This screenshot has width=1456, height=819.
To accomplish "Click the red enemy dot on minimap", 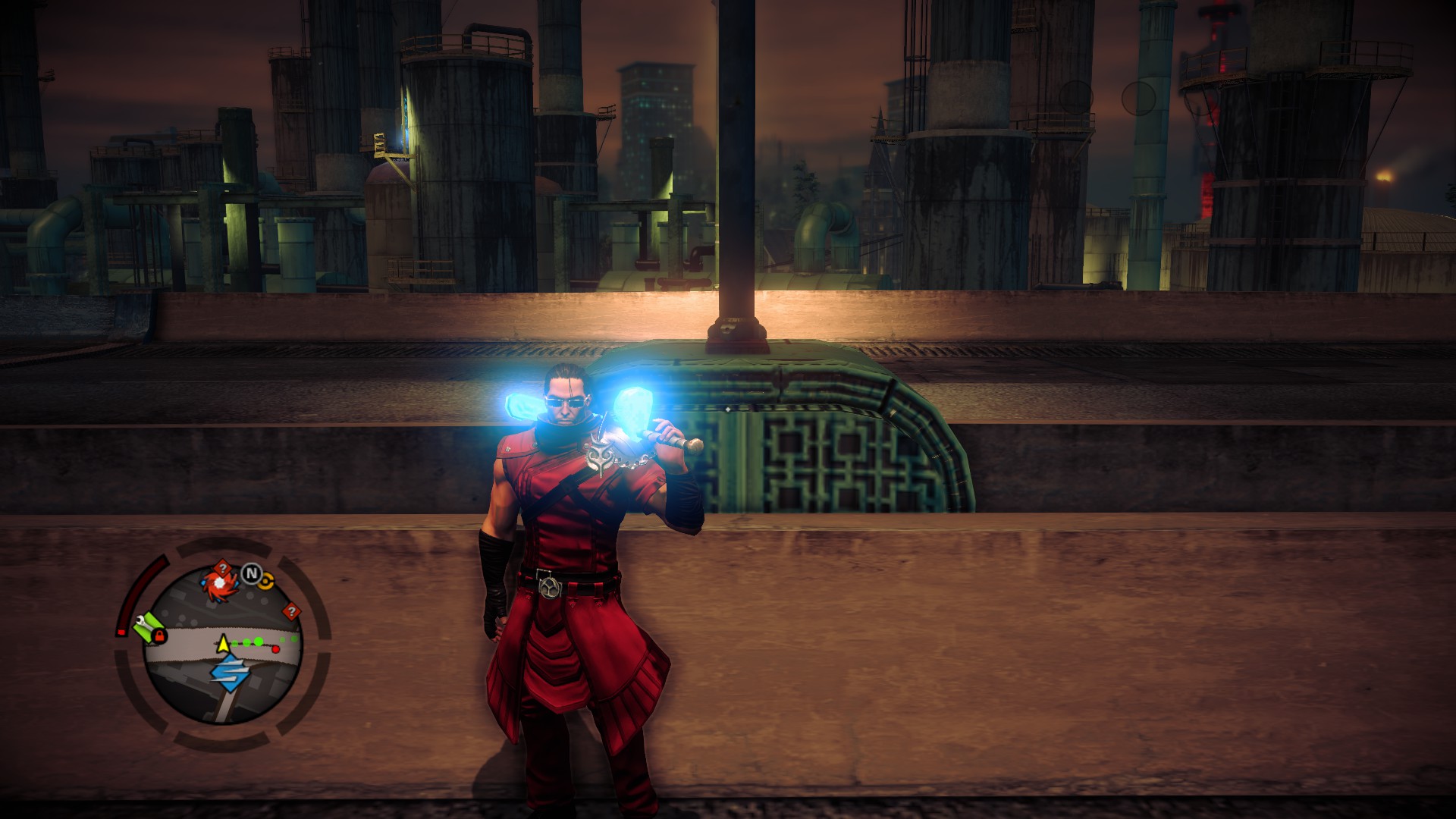I will click(x=275, y=648).
